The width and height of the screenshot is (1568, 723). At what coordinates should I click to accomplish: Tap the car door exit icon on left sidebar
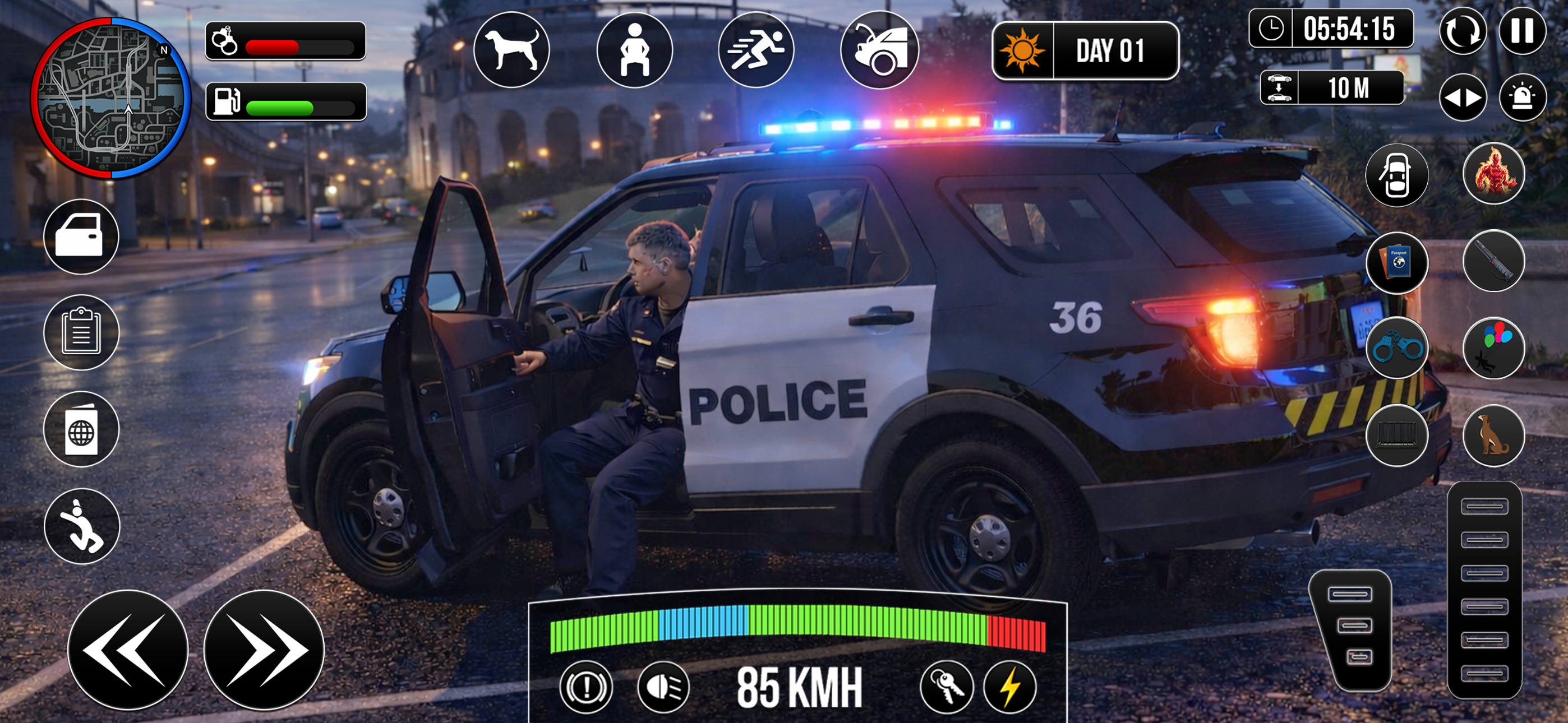click(80, 237)
